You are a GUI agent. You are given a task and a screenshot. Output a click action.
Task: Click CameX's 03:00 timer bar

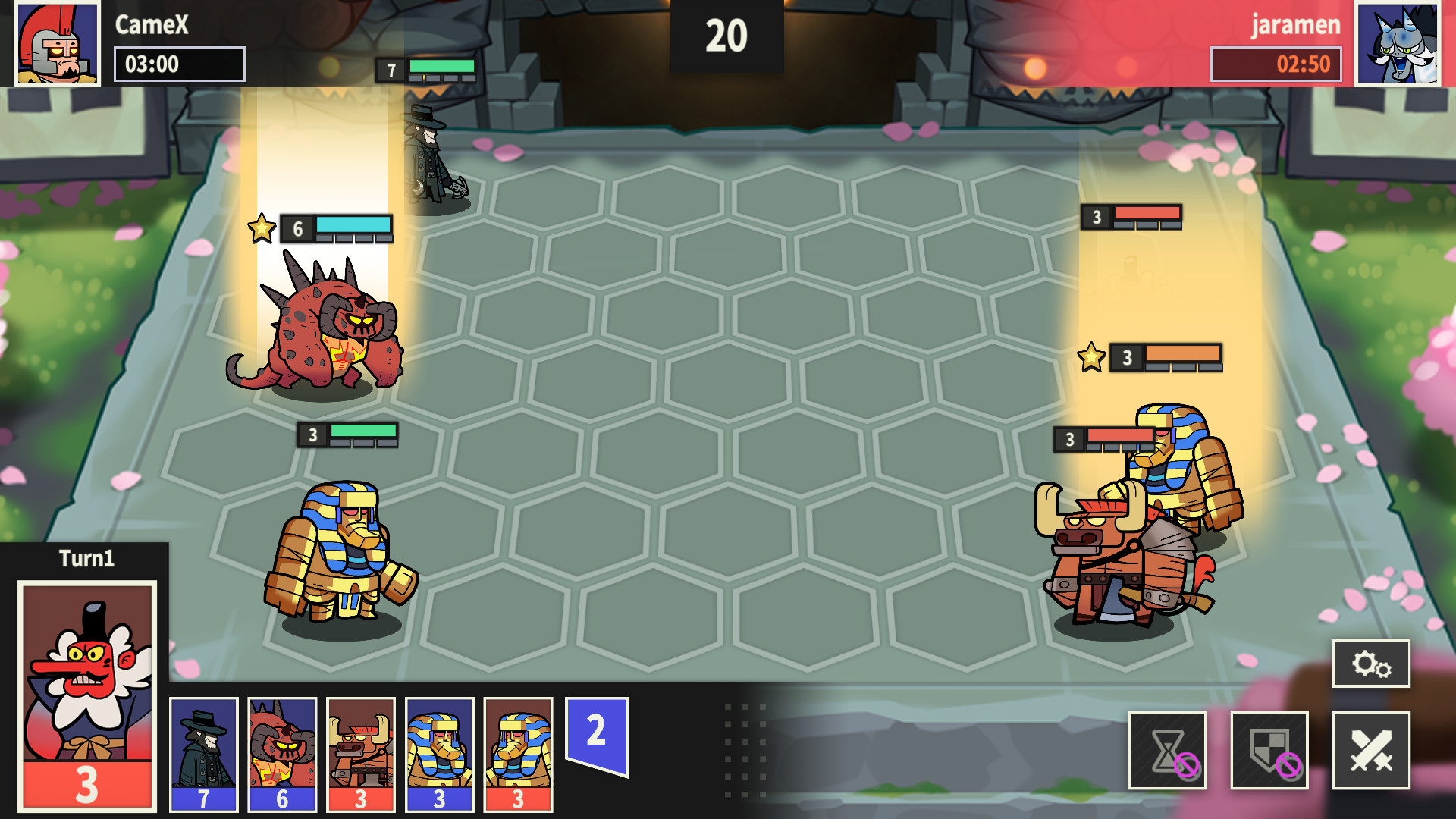179,64
